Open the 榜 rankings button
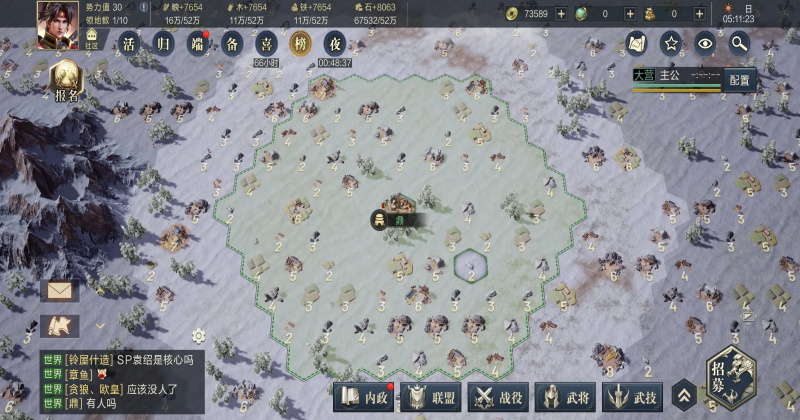This screenshot has height=420, width=800. (299, 43)
